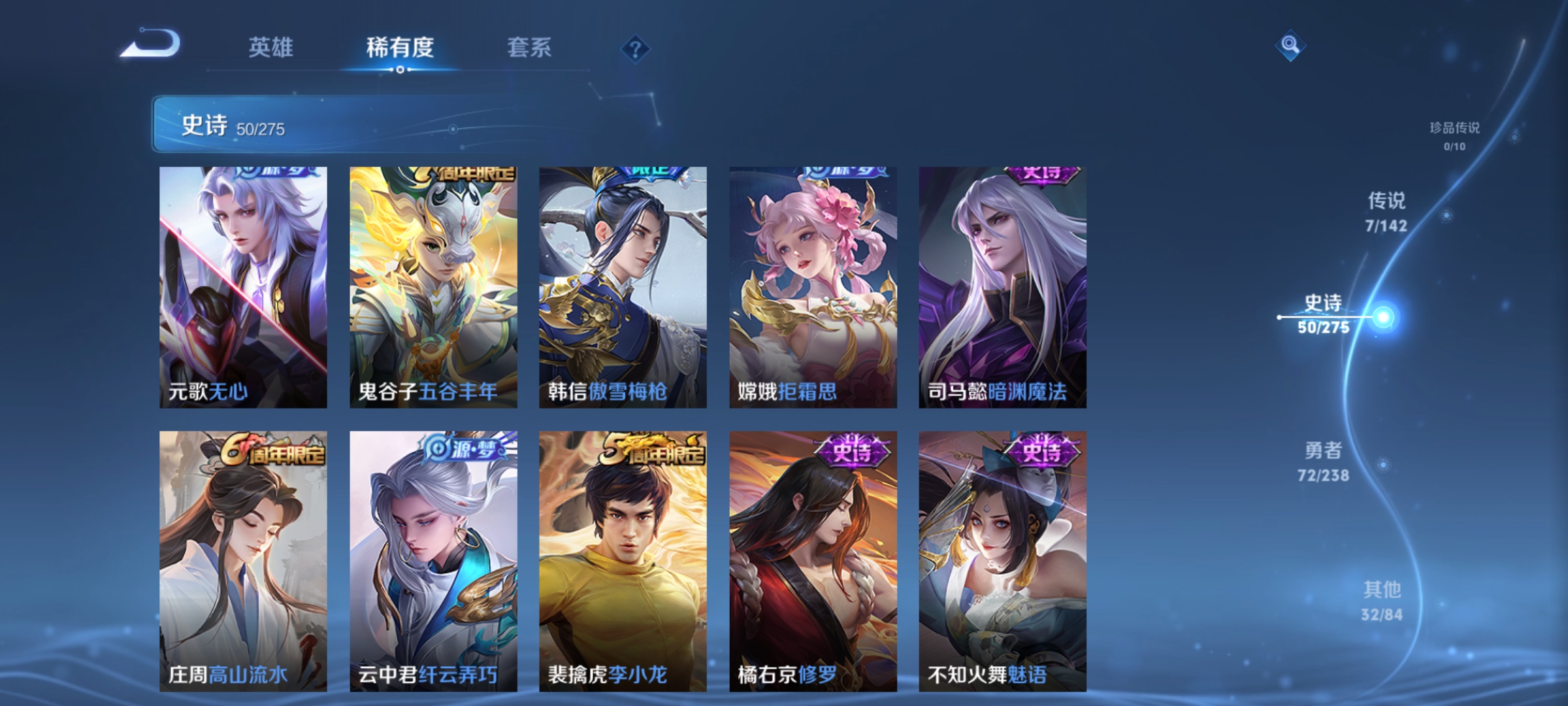This screenshot has width=1568, height=706.
Task: Open the 韩信 傲雪梅枪 skin
Action: (621, 288)
